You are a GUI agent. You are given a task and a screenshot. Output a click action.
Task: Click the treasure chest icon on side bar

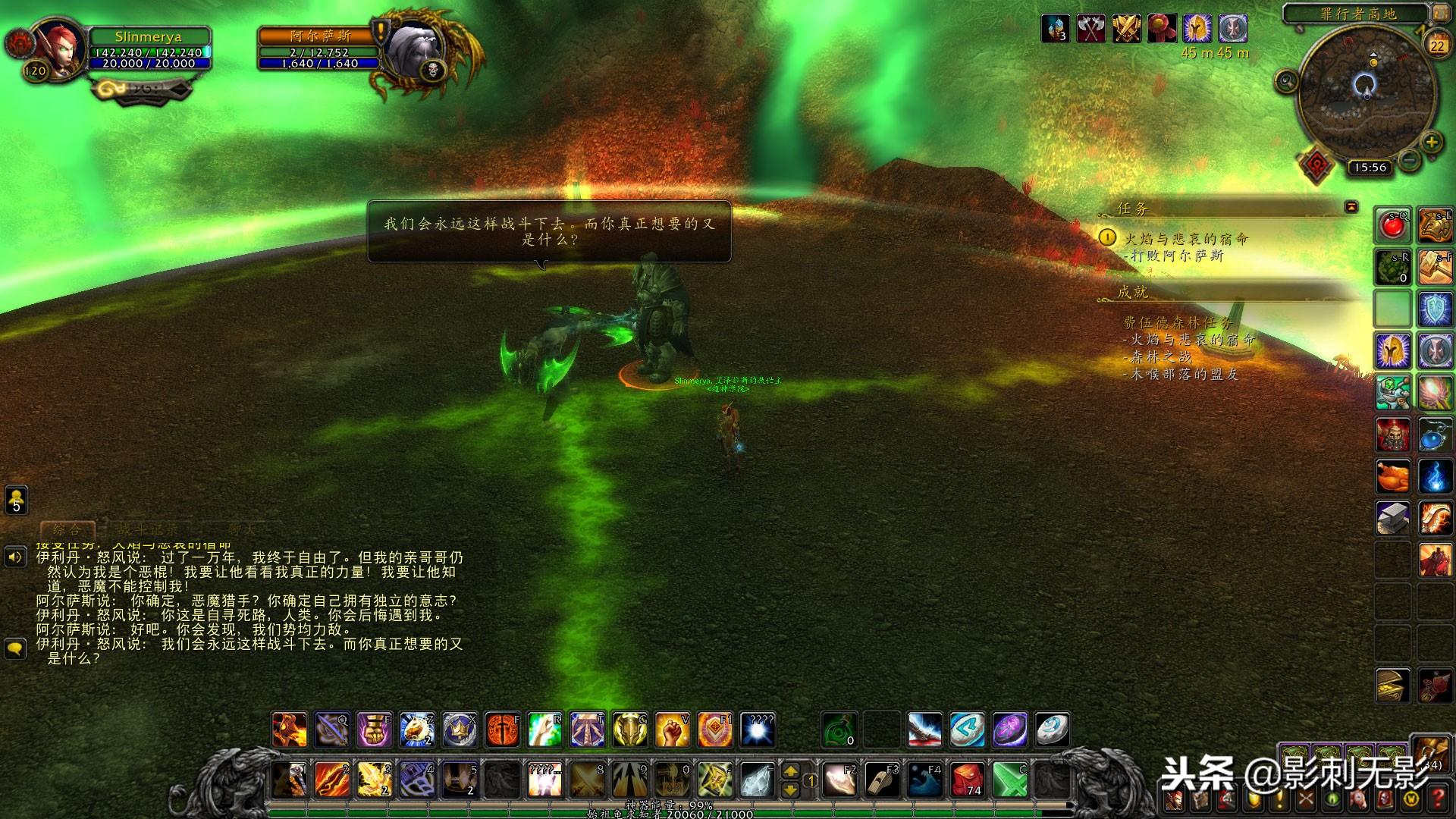[1393, 686]
